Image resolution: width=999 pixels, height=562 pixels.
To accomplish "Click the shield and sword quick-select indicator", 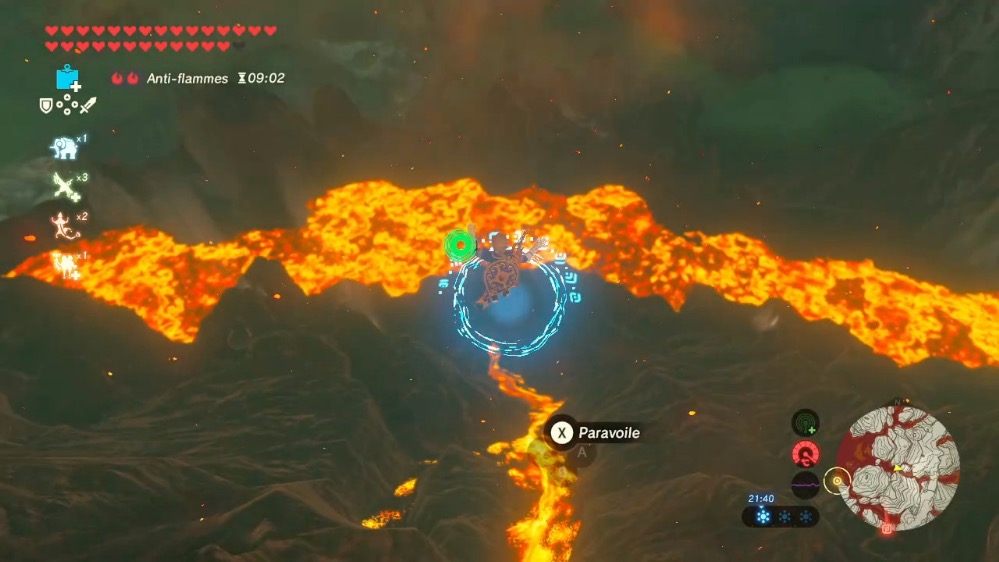I will pyautogui.click(x=67, y=105).
